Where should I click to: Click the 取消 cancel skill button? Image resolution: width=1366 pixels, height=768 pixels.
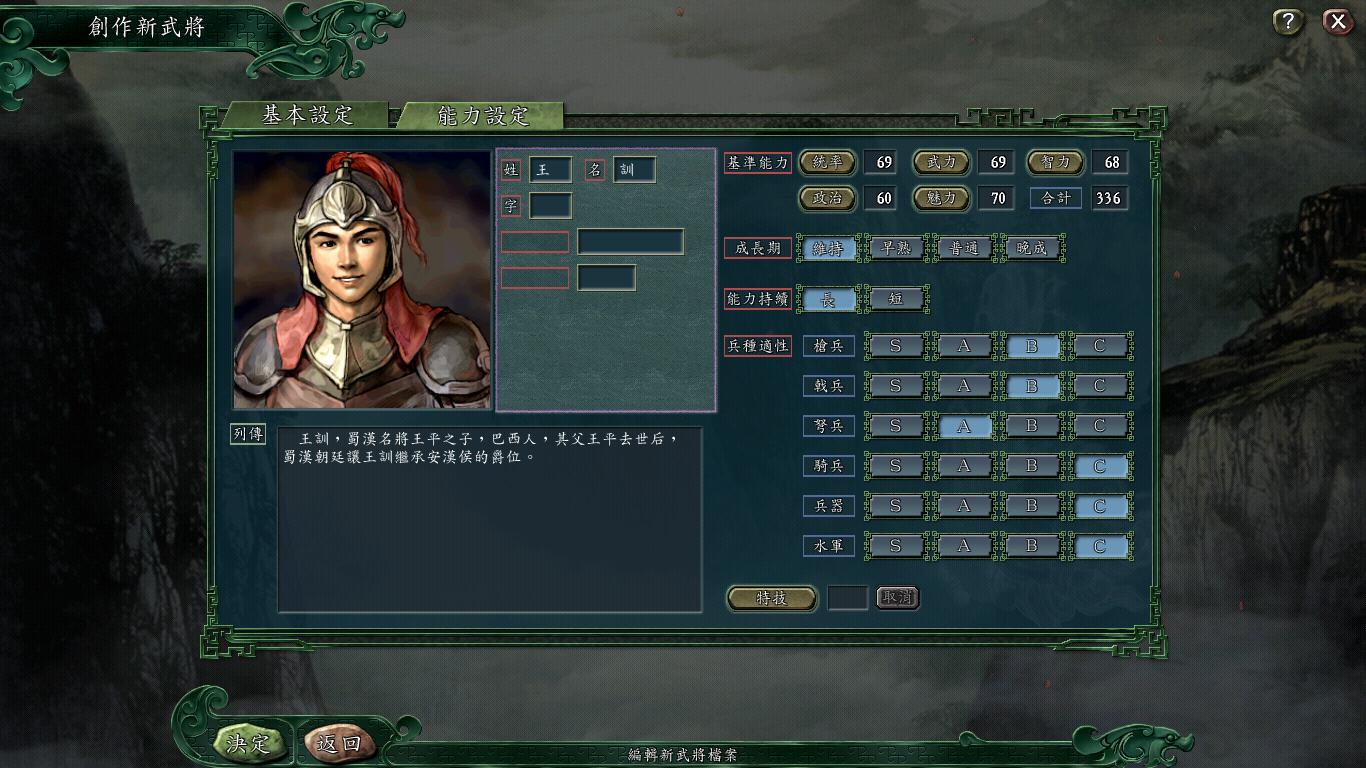point(897,597)
